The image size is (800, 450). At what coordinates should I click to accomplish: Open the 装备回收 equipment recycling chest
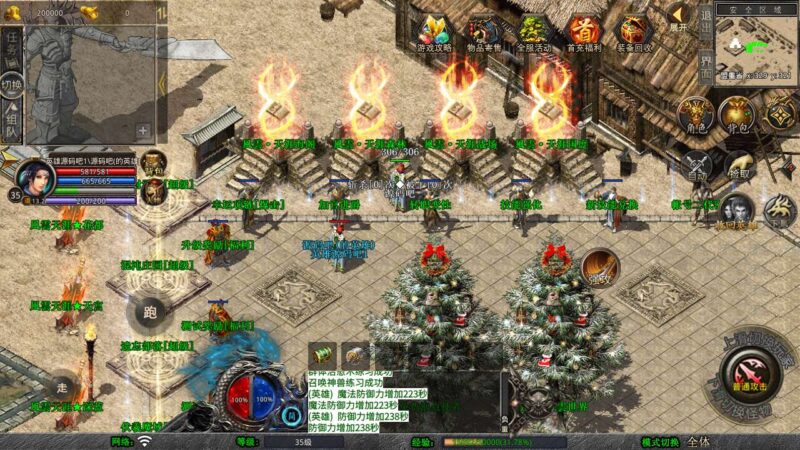632,33
